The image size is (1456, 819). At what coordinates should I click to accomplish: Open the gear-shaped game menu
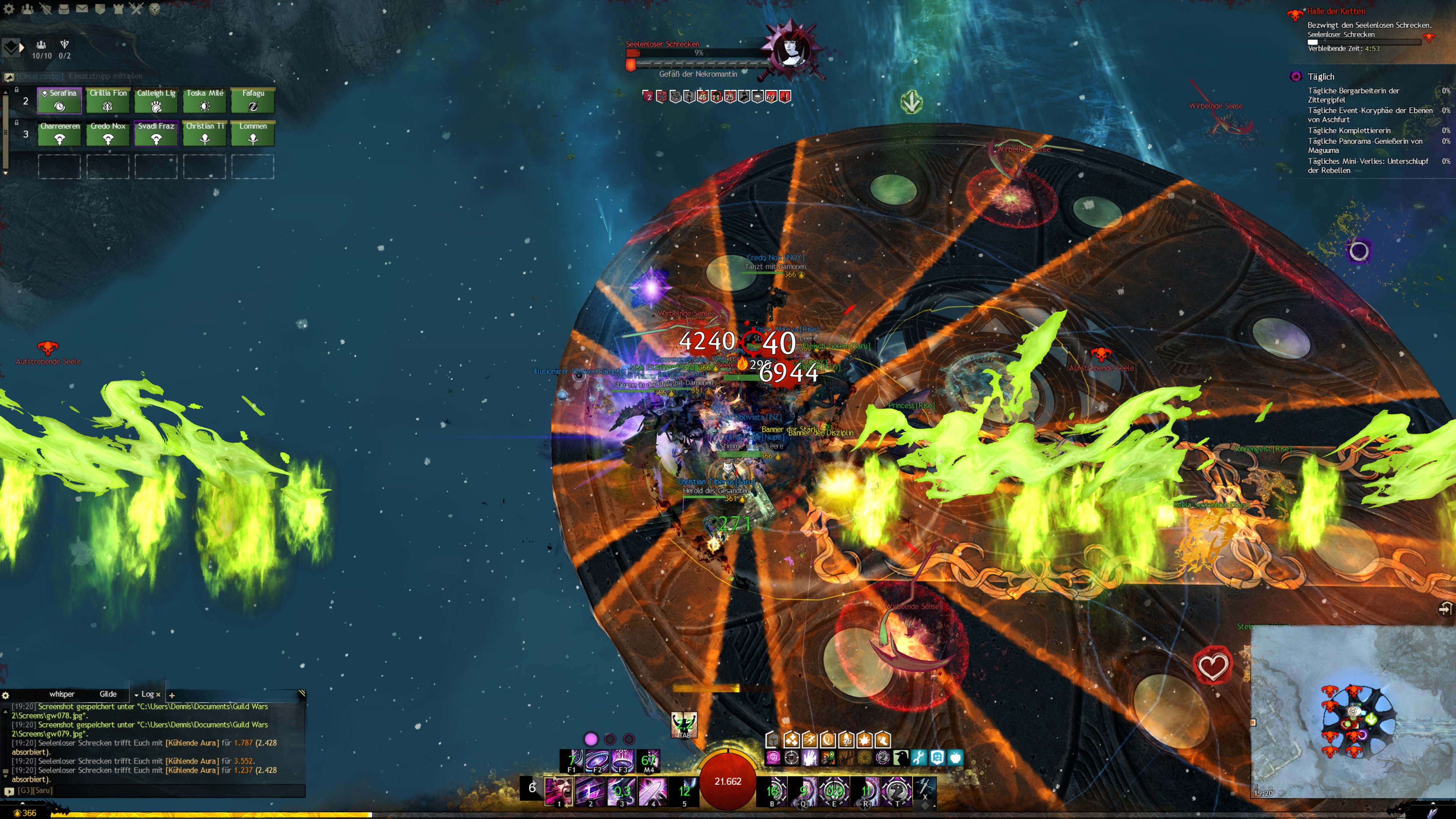point(9,8)
